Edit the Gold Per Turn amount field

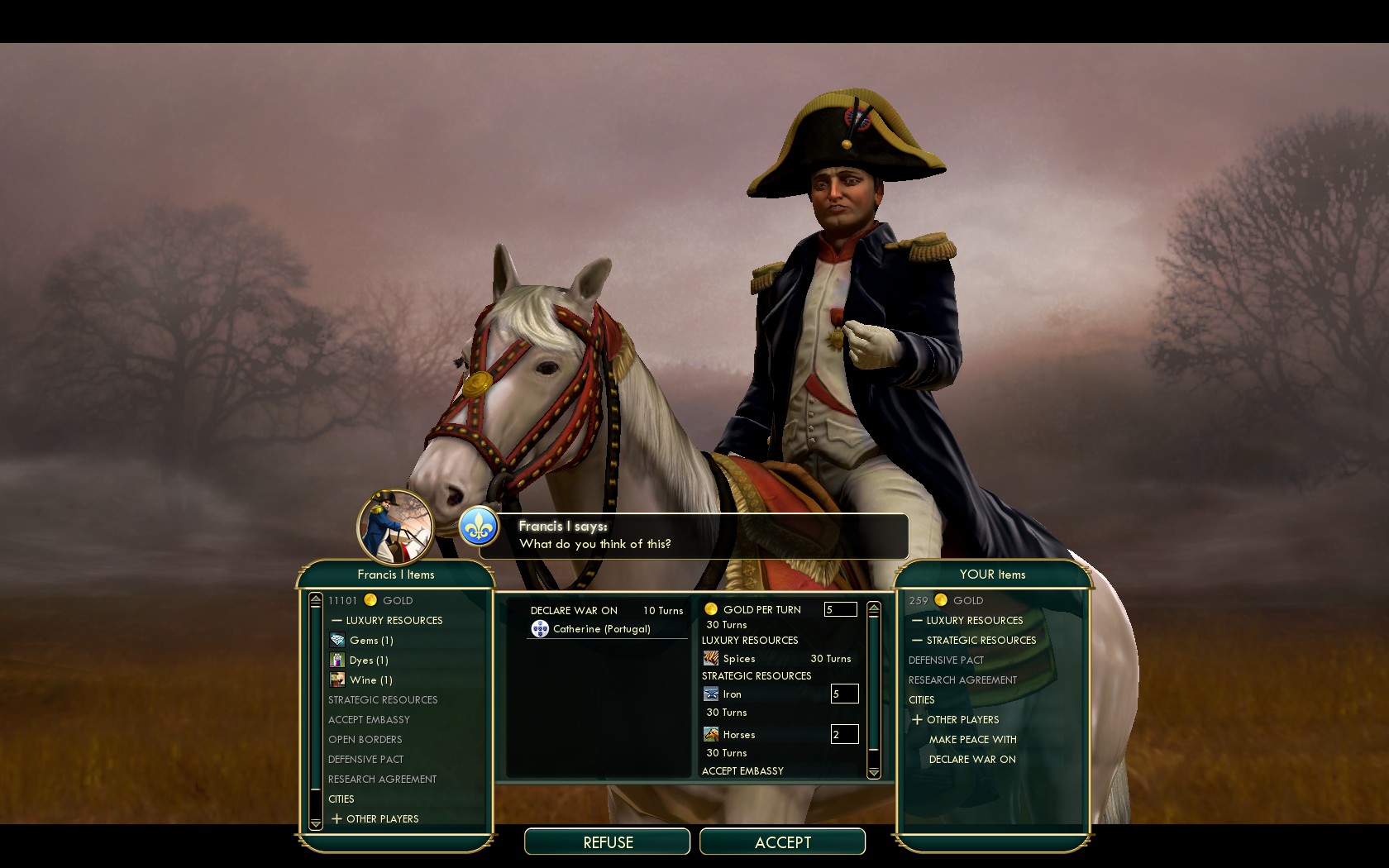(839, 609)
